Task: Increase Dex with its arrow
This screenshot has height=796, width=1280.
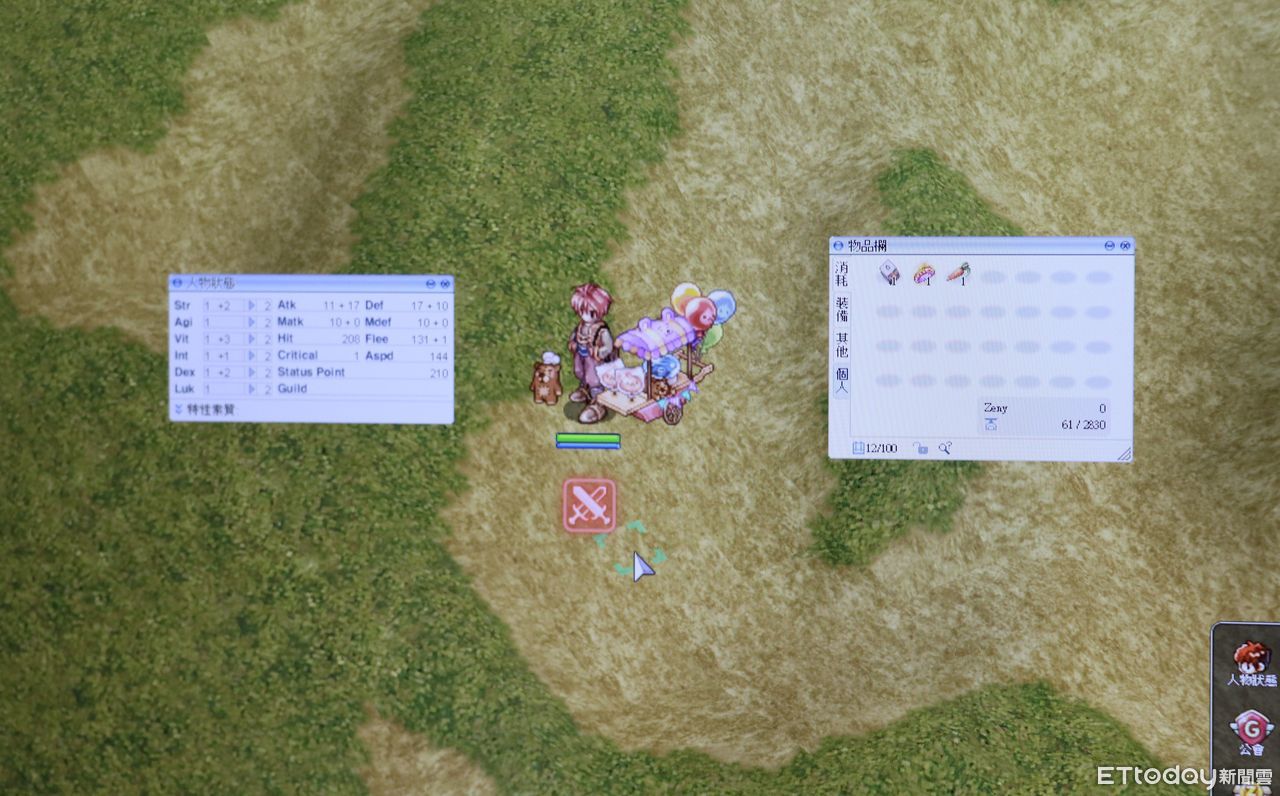Action: [x=252, y=372]
